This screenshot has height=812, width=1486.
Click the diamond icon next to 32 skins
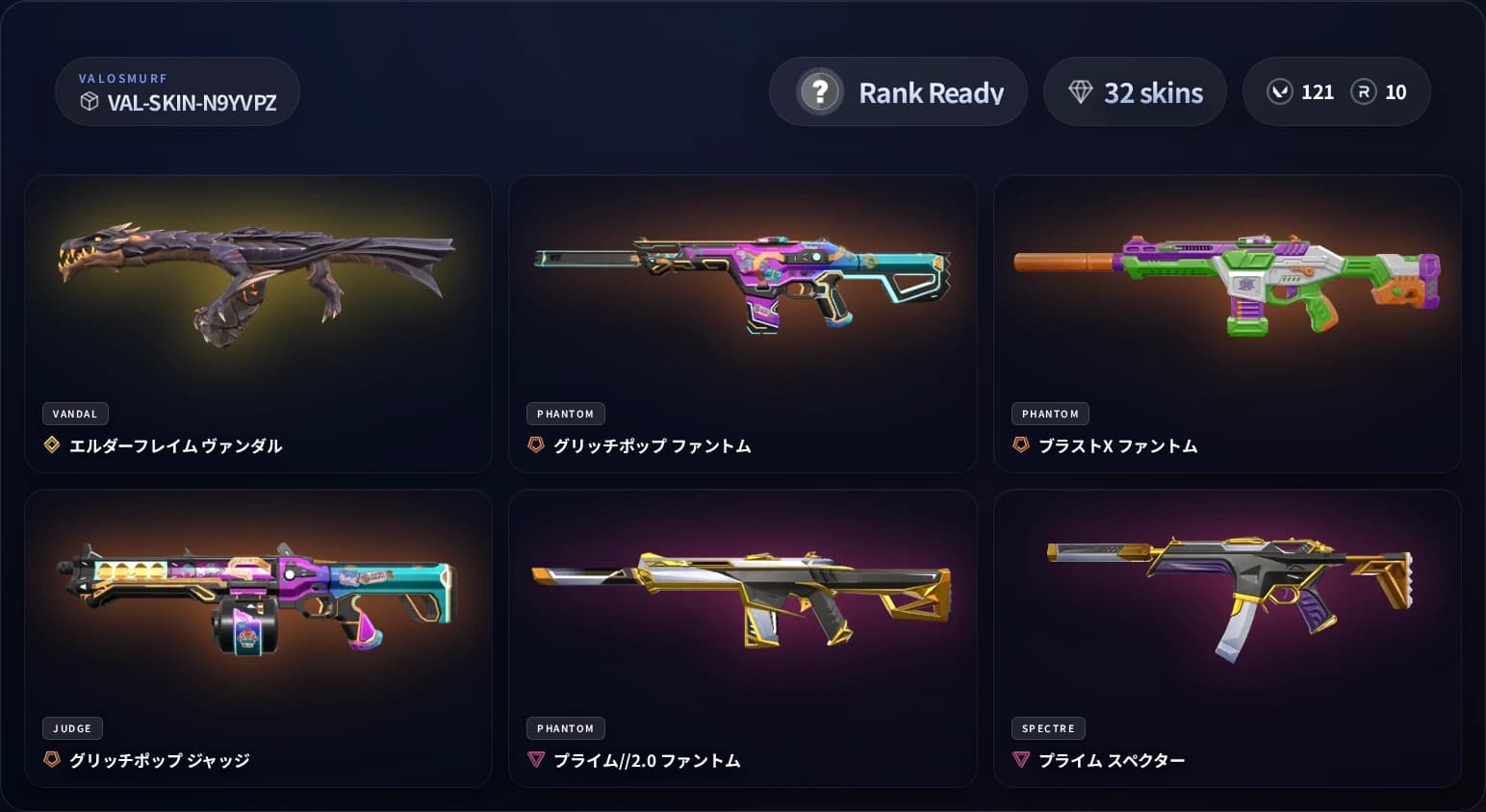pos(1083,91)
